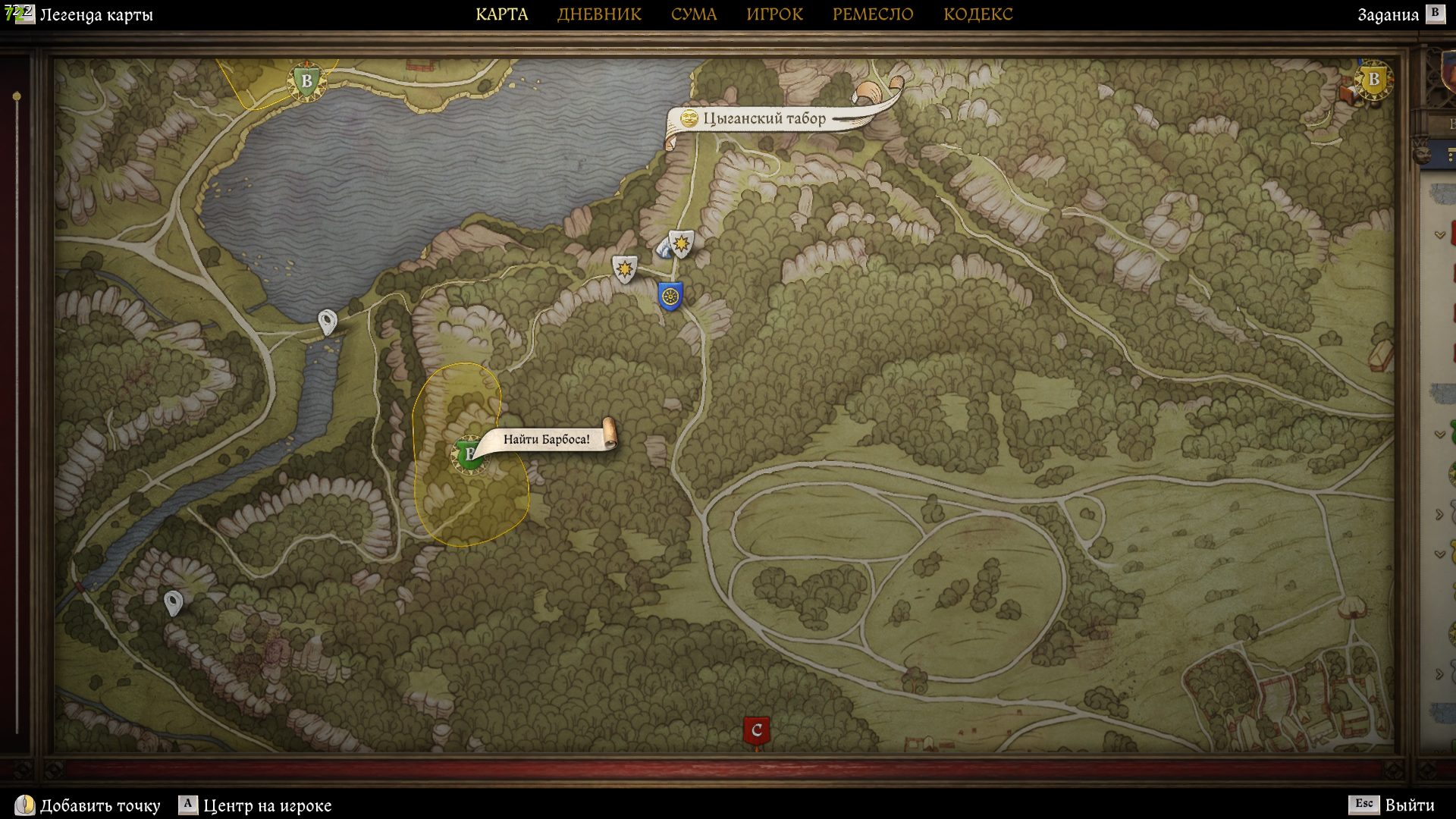This screenshot has width=1456, height=819.
Task: Switch to the КАРТА tab
Action: click(501, 14)
